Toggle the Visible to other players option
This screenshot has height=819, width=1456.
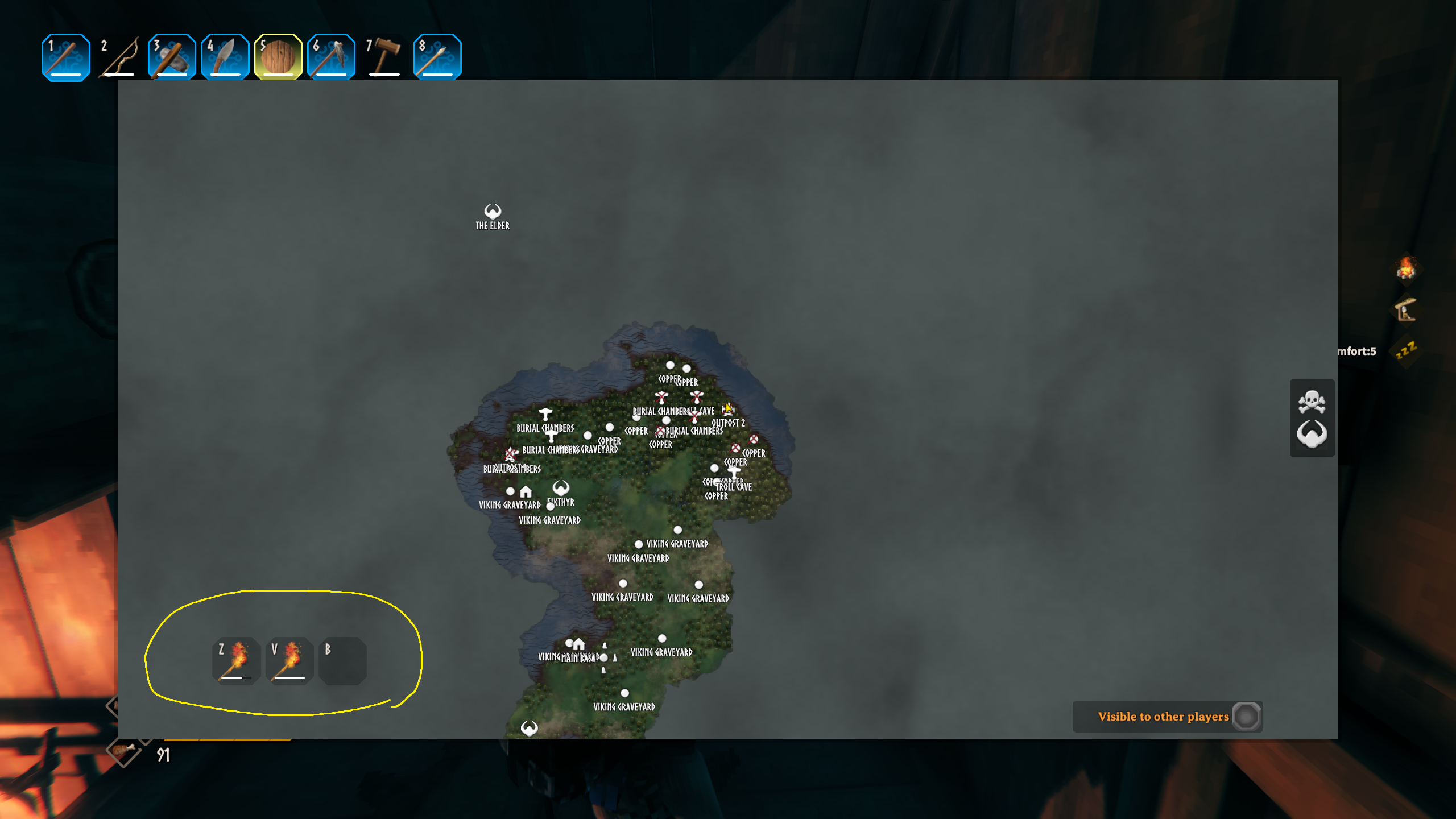[1246, 717]
